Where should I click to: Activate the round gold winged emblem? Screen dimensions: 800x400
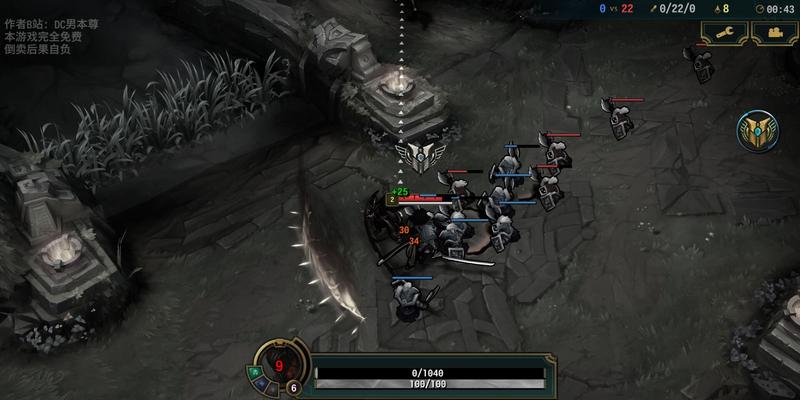(756, 132)
